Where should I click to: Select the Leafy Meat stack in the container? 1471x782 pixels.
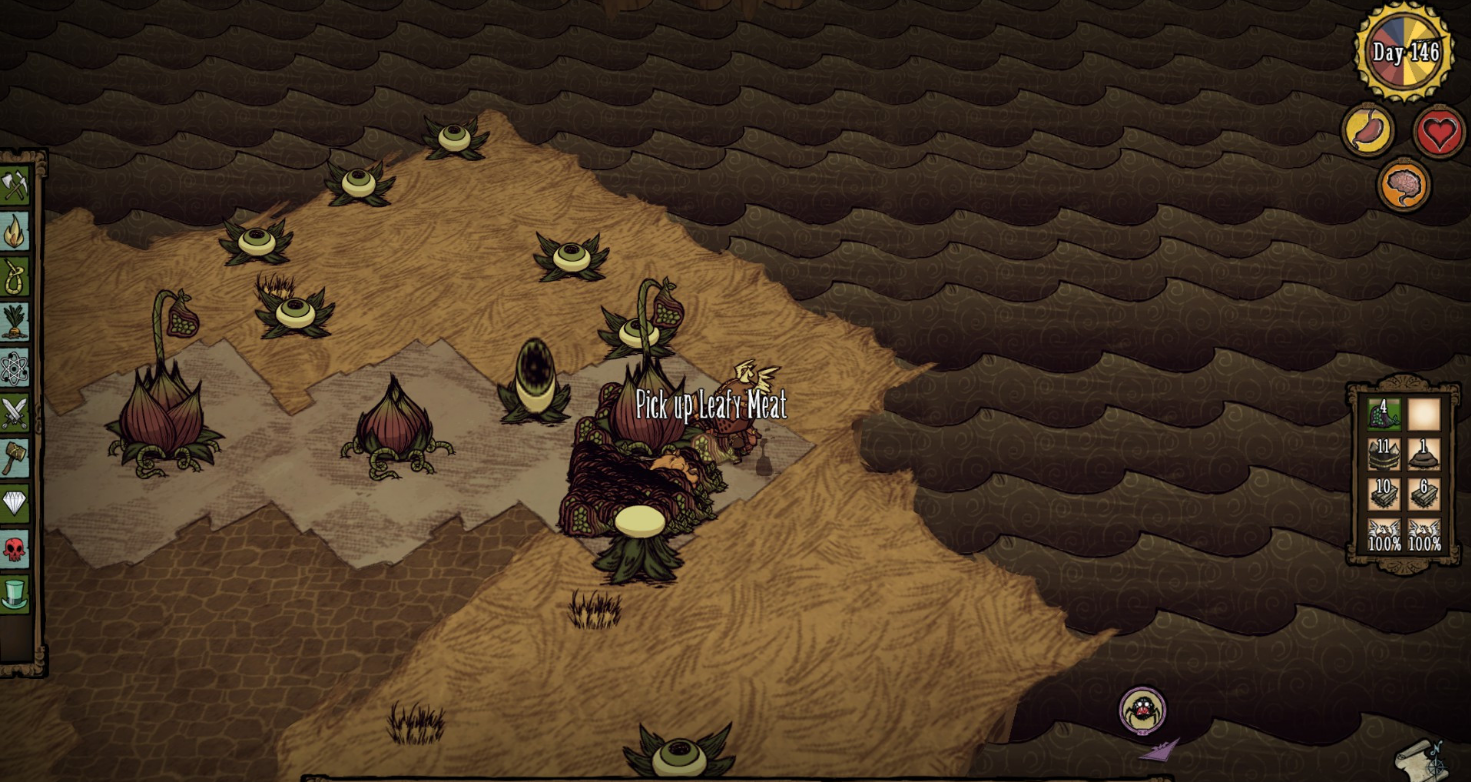pyautogui.click(x=1384, y=414)
